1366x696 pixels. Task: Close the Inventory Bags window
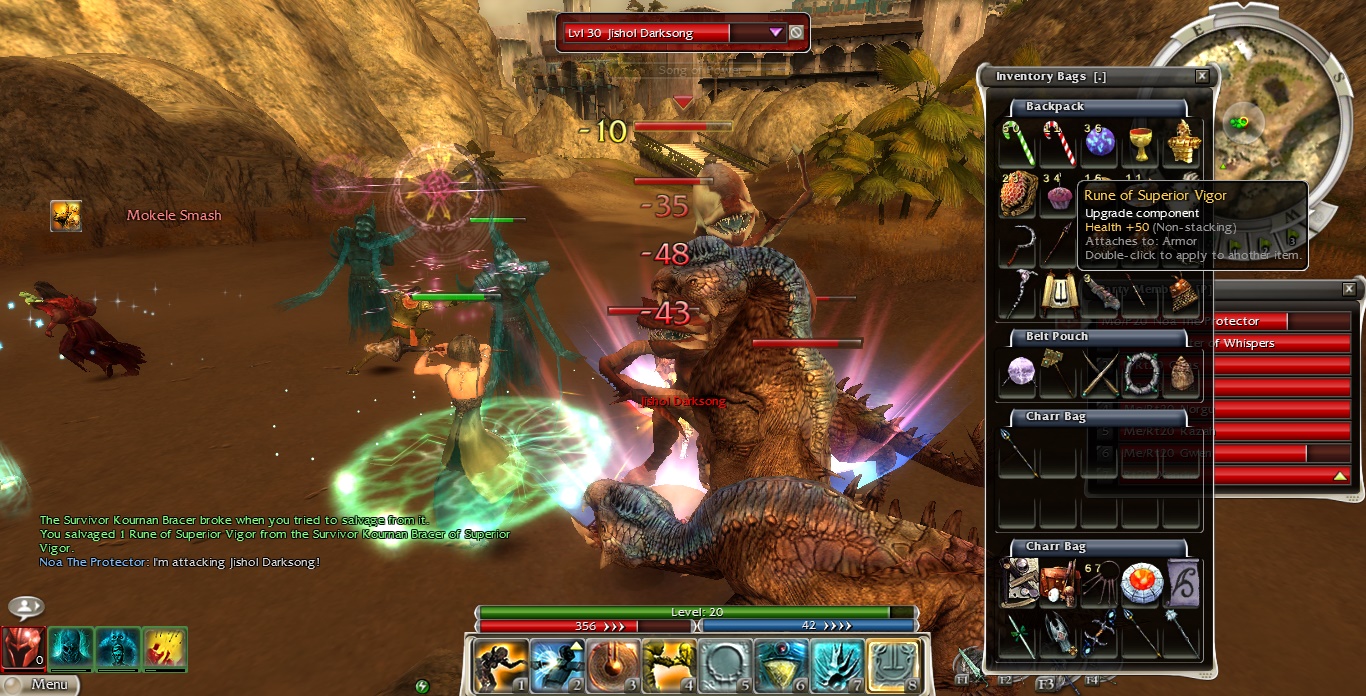point(1202,76)
